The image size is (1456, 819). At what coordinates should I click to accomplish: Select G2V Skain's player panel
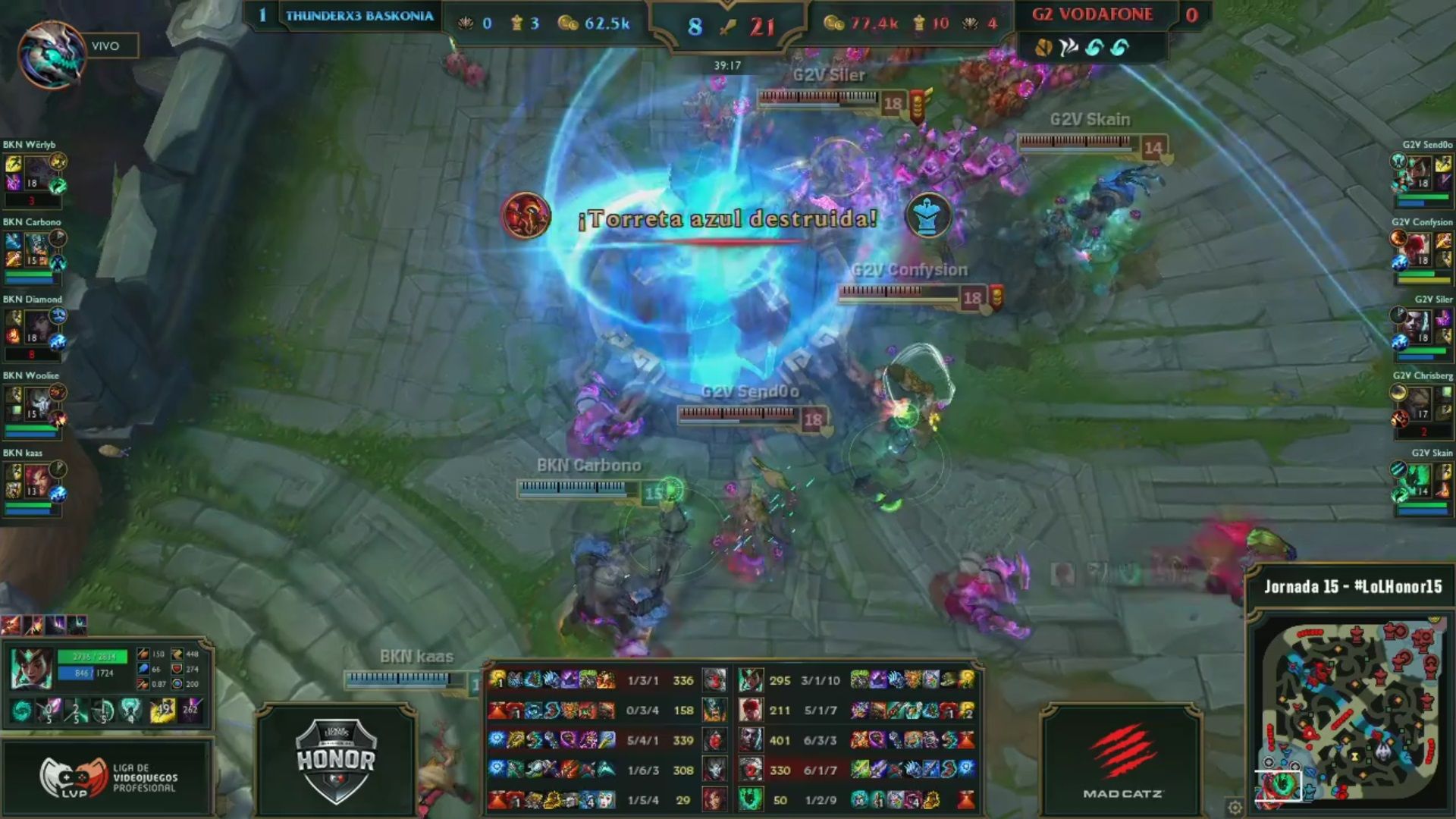coord(1421,482)
